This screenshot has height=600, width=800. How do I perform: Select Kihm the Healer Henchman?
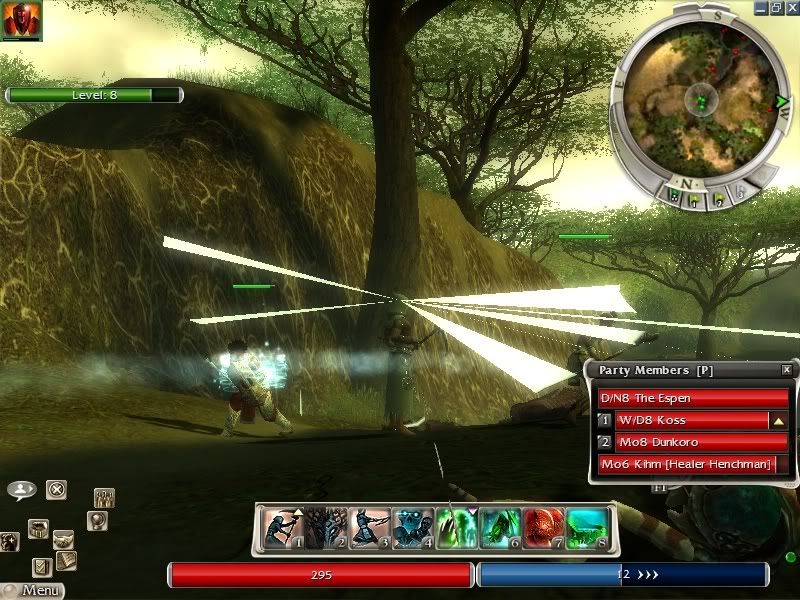point(687,464)
